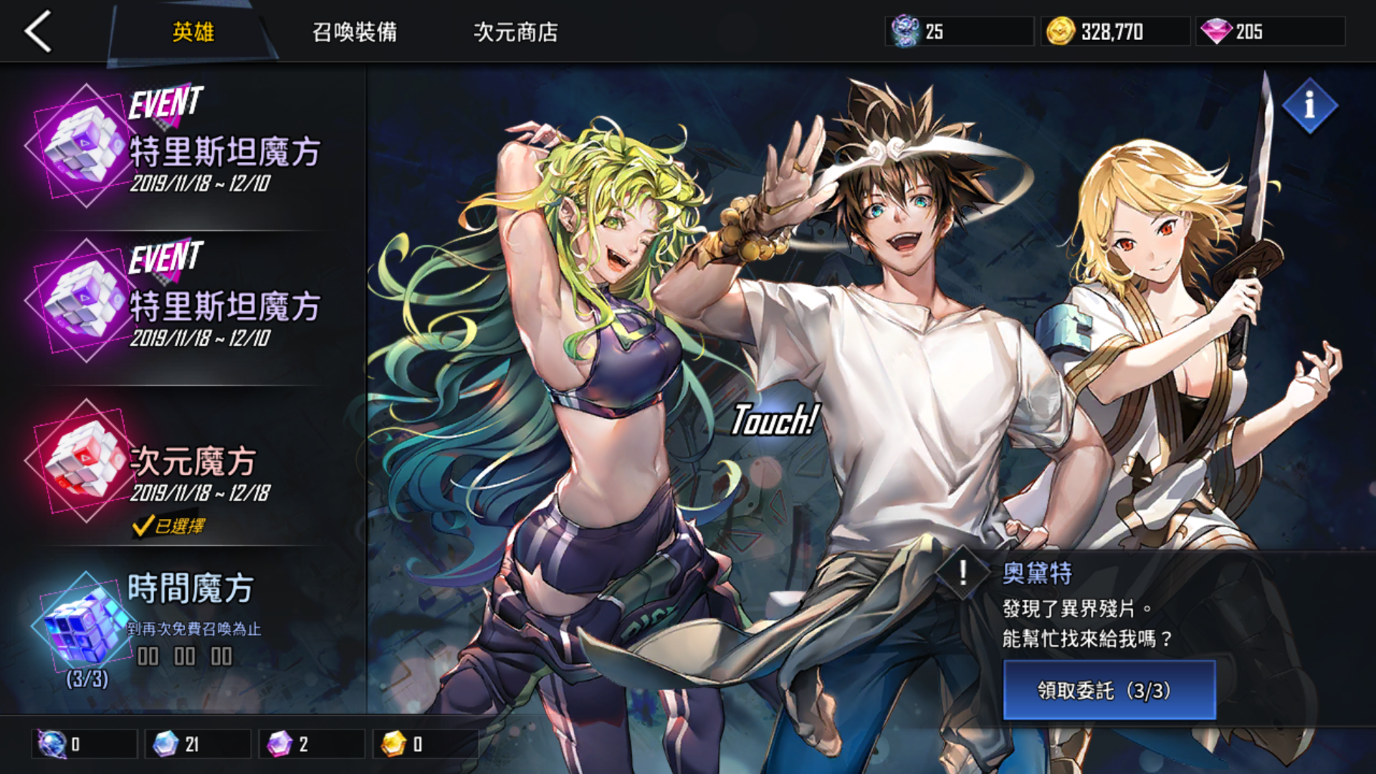This screenshot has width=1376, height=774.
Task: Click the pink gem currency icon showing 205
Action: 1217,31
